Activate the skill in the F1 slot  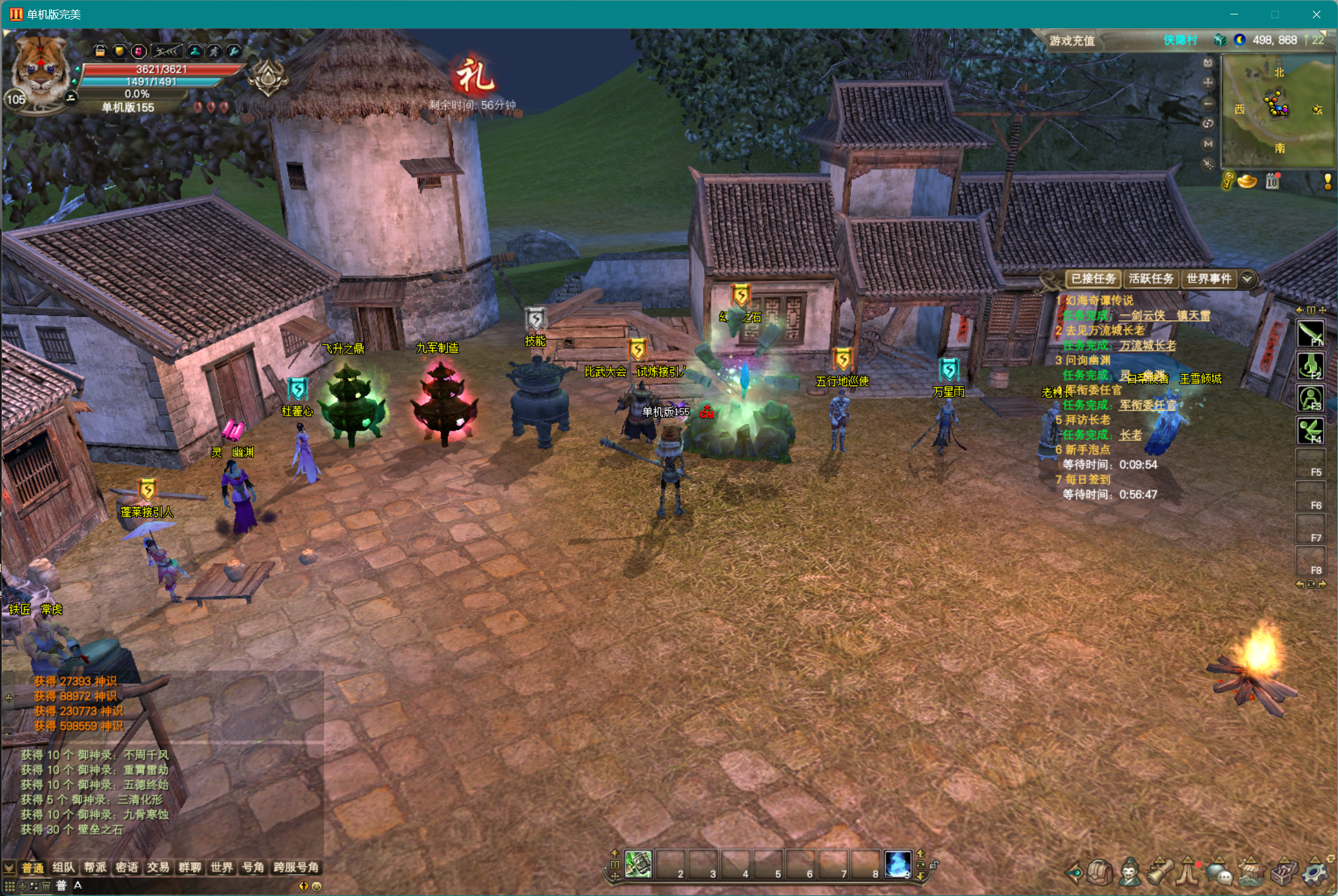tap(1311, 333)
